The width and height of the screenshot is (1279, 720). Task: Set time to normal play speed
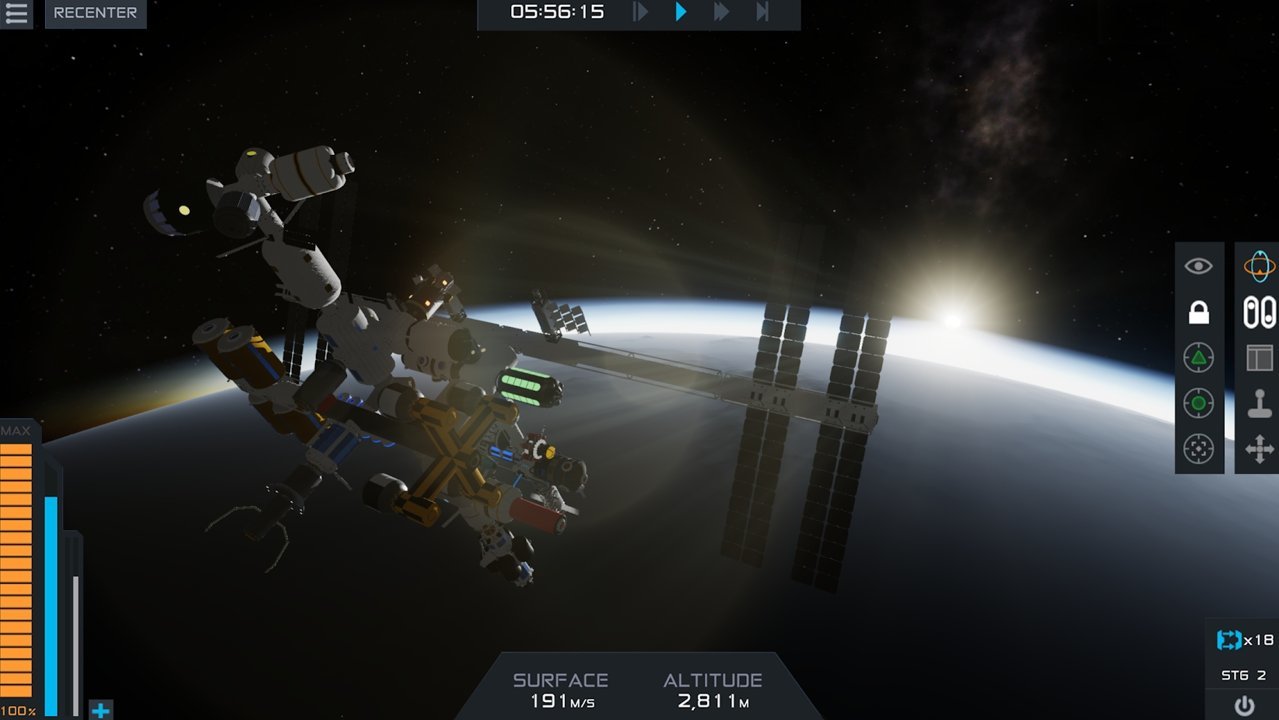tap(681, 12)
